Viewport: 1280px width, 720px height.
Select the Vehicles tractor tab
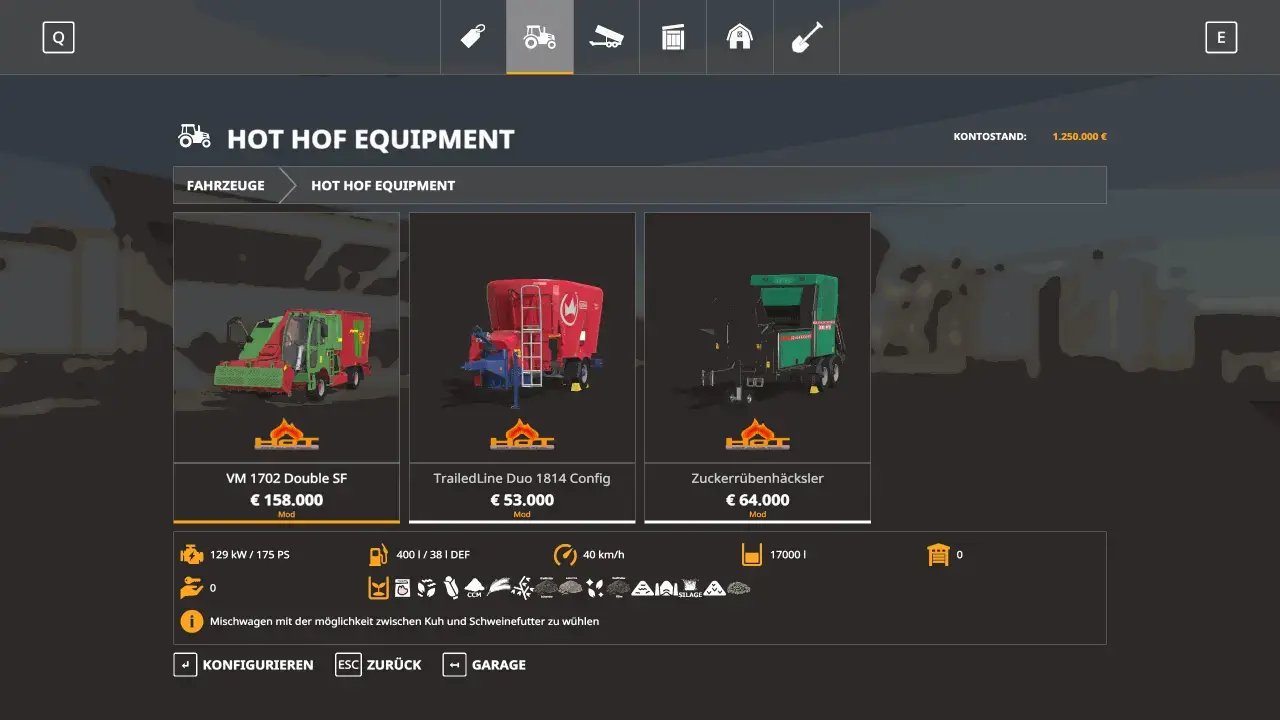[539, 37]
